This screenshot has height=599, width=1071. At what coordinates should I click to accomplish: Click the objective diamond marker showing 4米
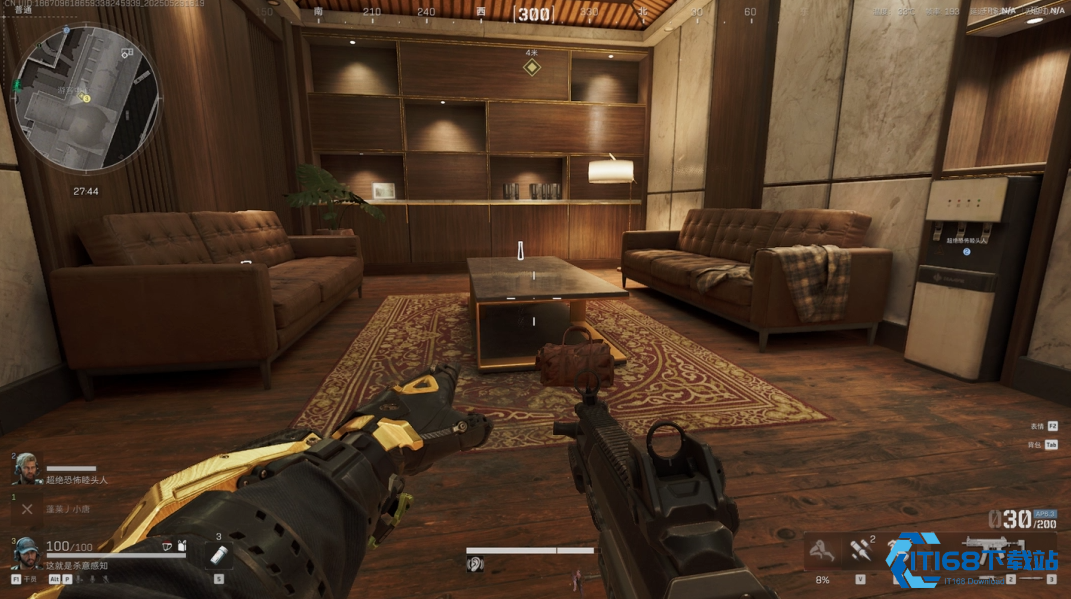532,67
